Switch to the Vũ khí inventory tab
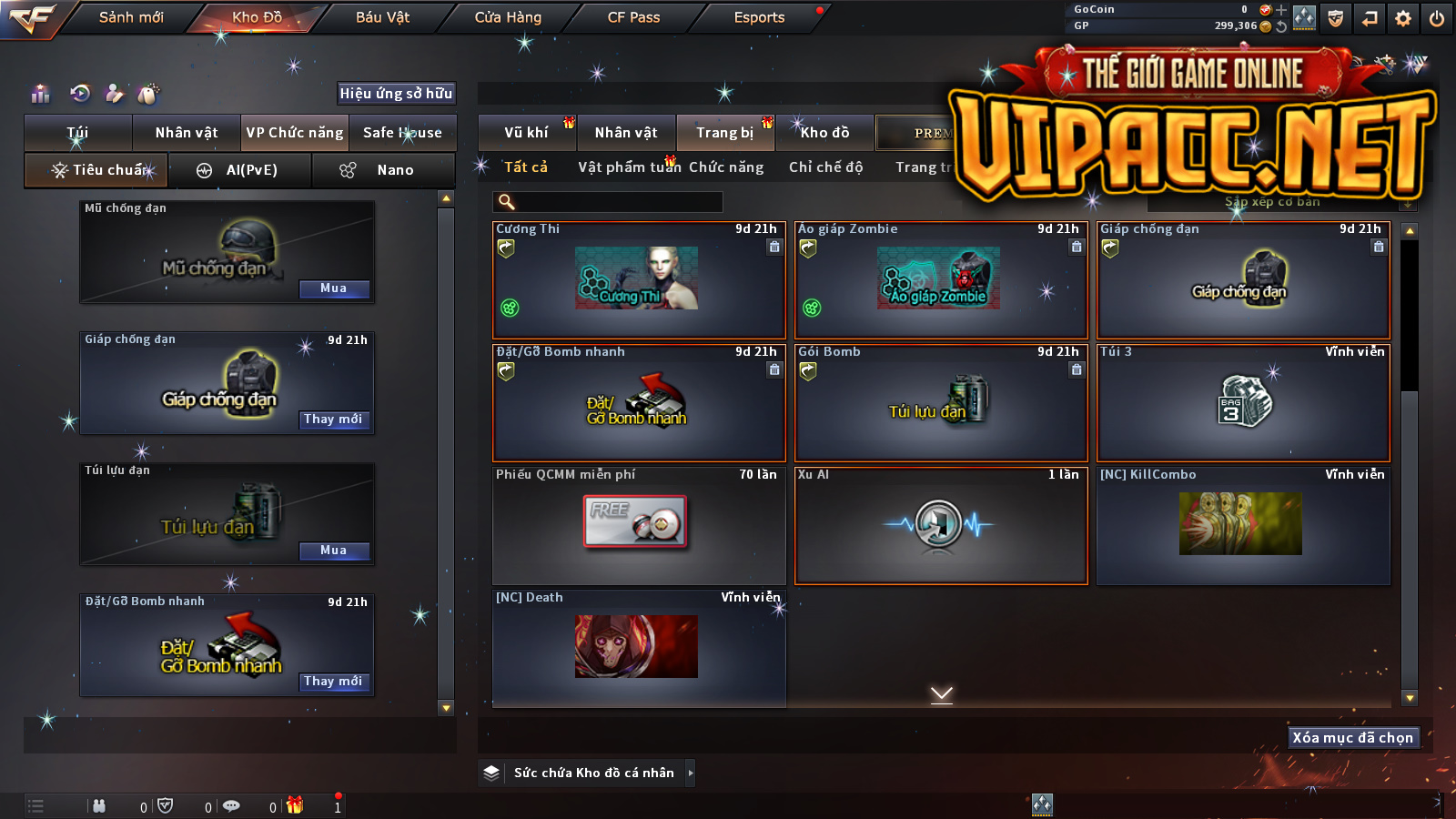This screenshot has width=1456, height=819. (527, 133)
